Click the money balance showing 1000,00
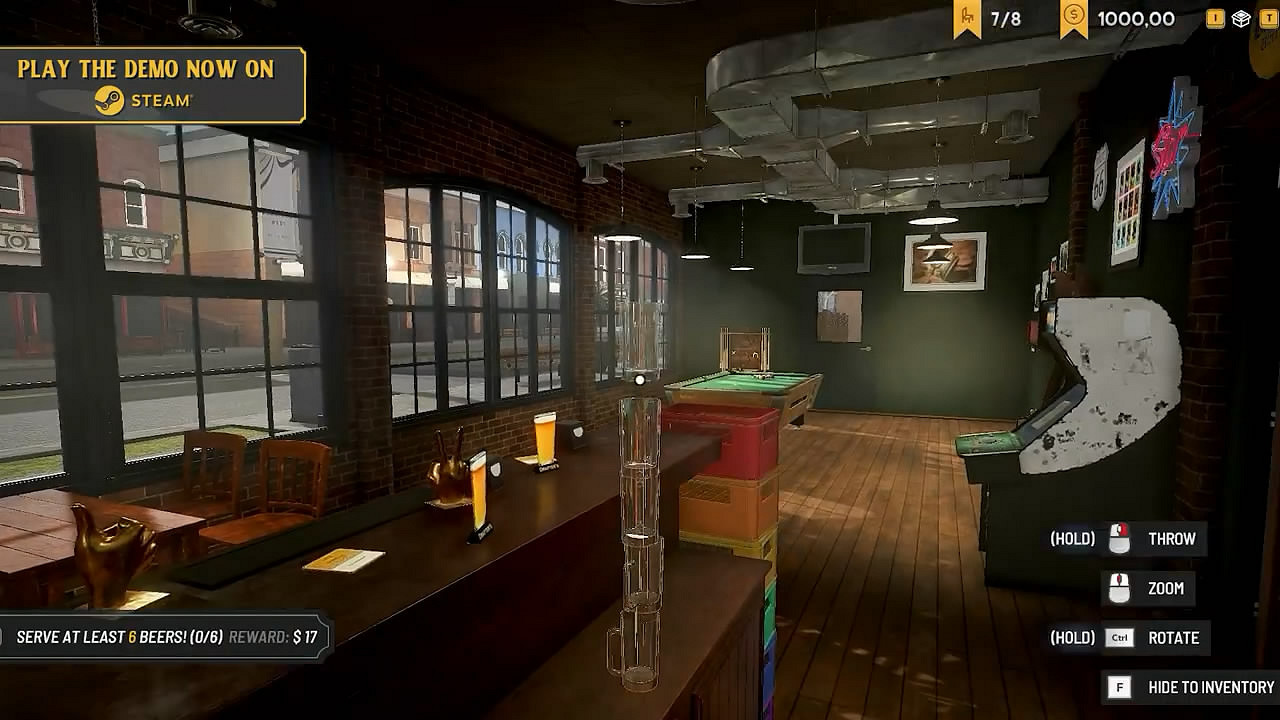Screen dimensions: 1280x720 pyautogui.click(x=1135, y=17)
